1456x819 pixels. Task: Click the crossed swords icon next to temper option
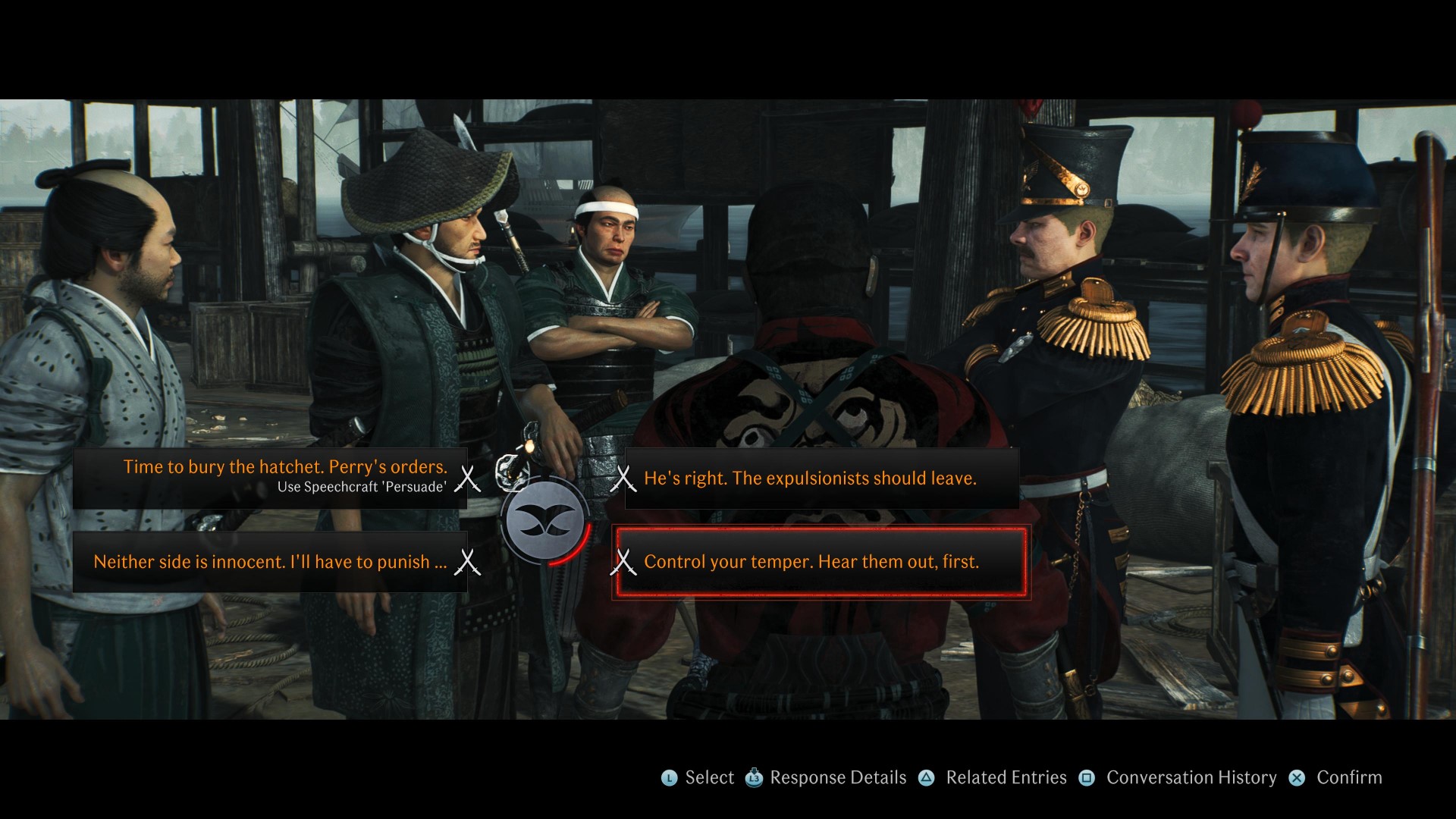tap(626, 563)
